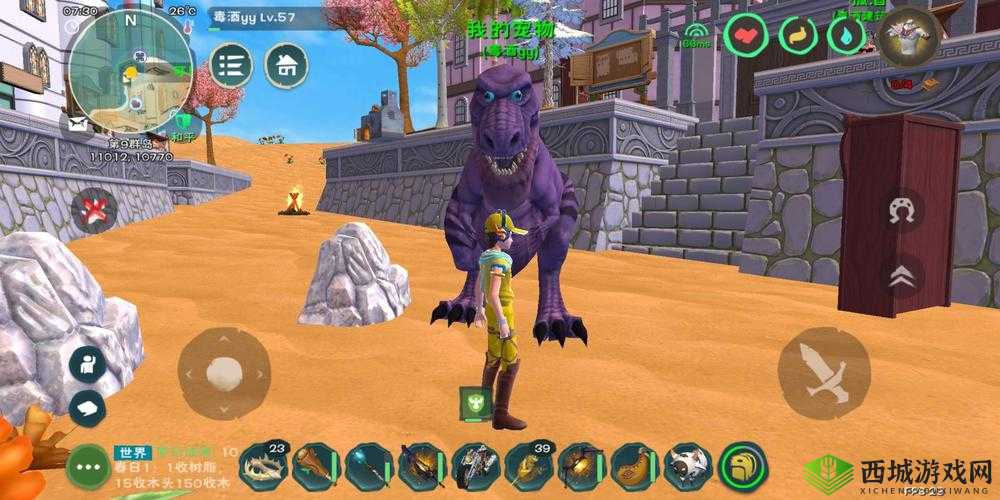The image size is (1000, 500).
Task: Tap the horseshoe mount button
Action: [x=900, y=211]
